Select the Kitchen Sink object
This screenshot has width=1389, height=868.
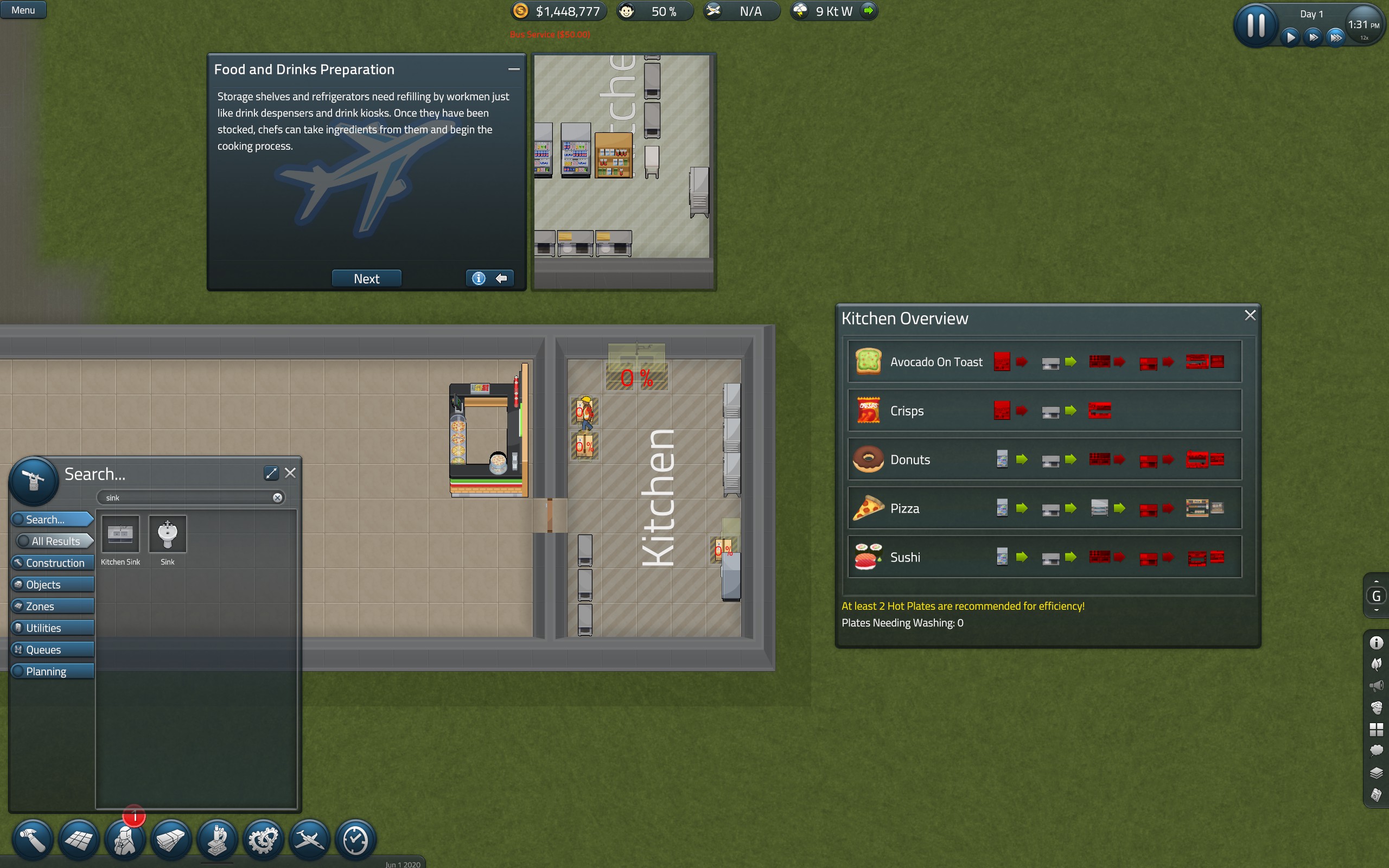pyautogui.click(x=120, y=534)
